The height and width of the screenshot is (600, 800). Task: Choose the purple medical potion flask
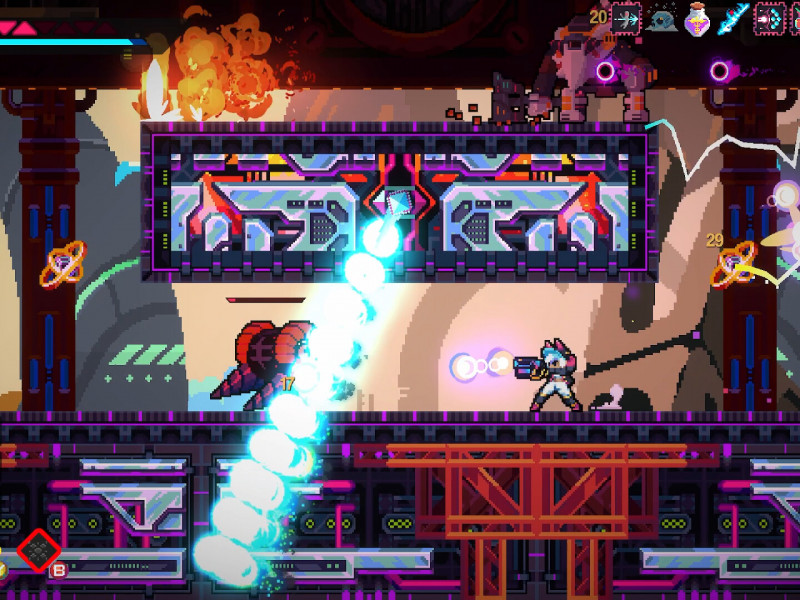697,17
